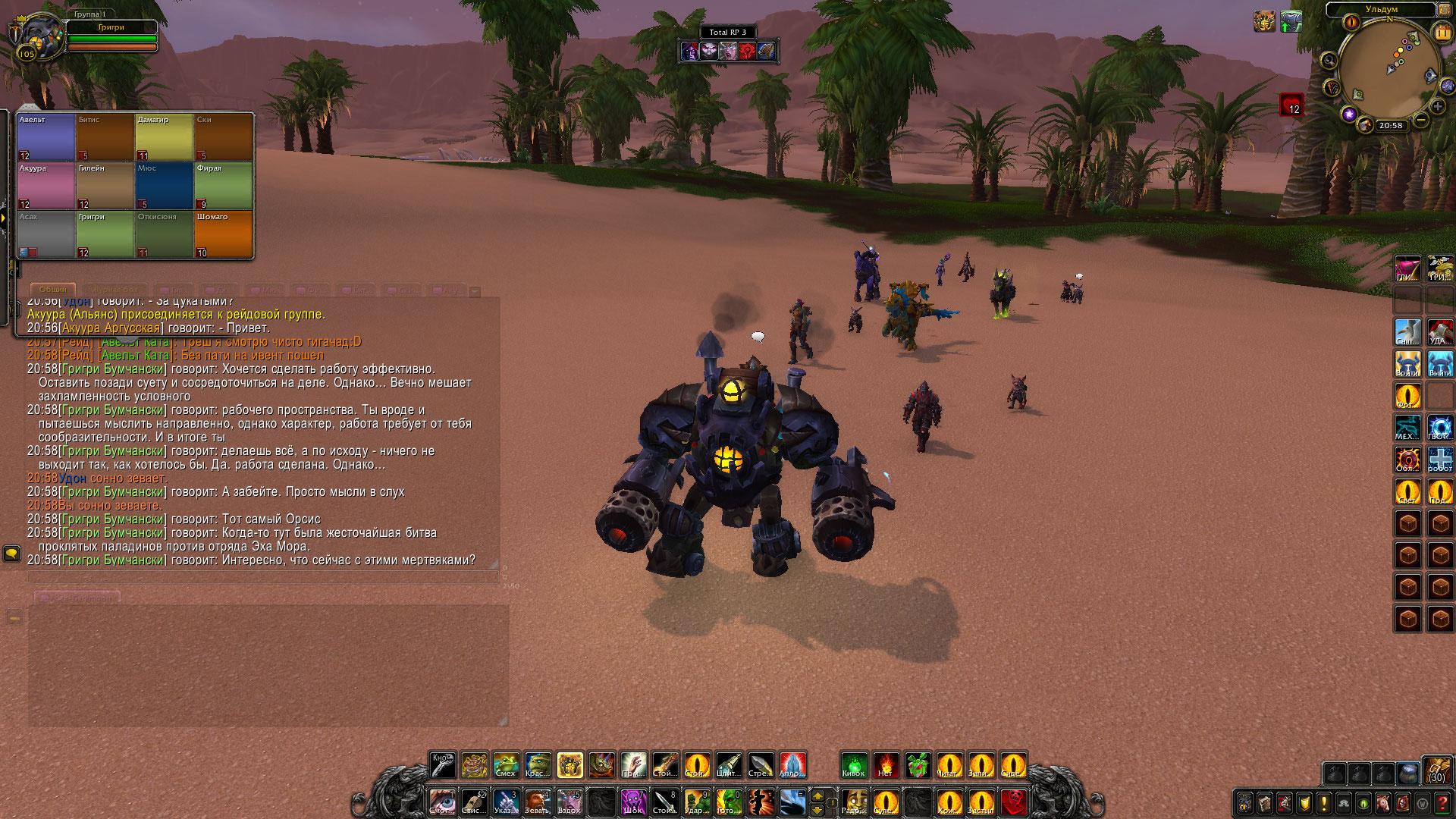Screen dimensions: 1456x819
Task: Switch to the Общий chat tab
Action: 53,290
